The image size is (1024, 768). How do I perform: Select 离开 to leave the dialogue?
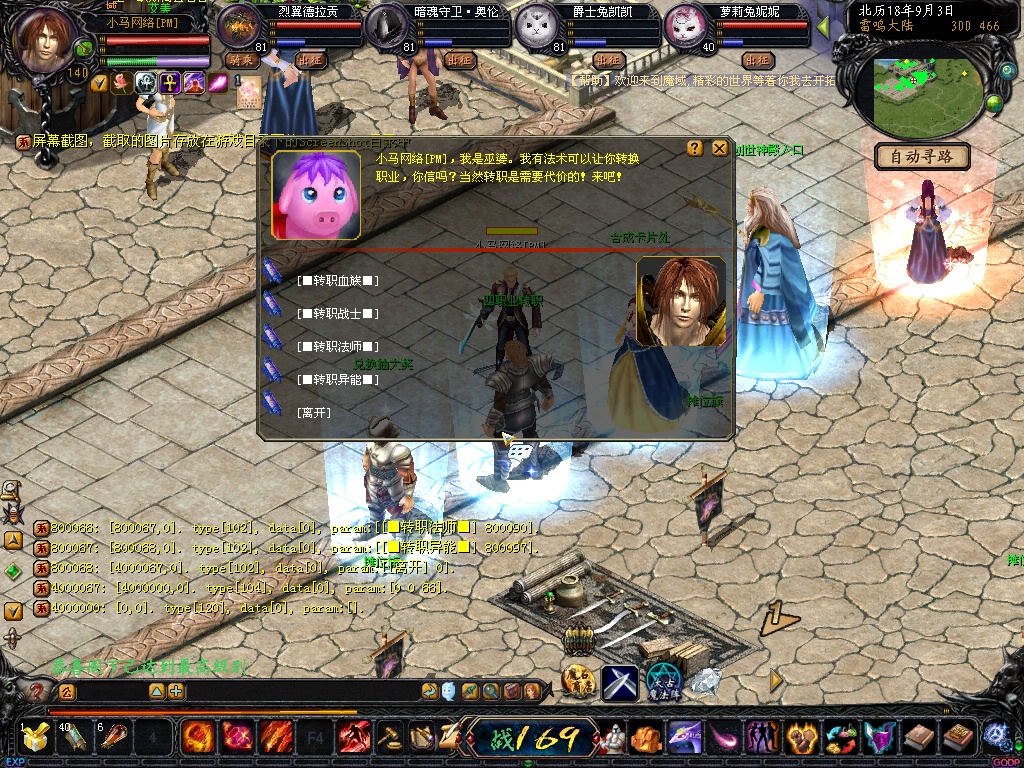point(314,412)
